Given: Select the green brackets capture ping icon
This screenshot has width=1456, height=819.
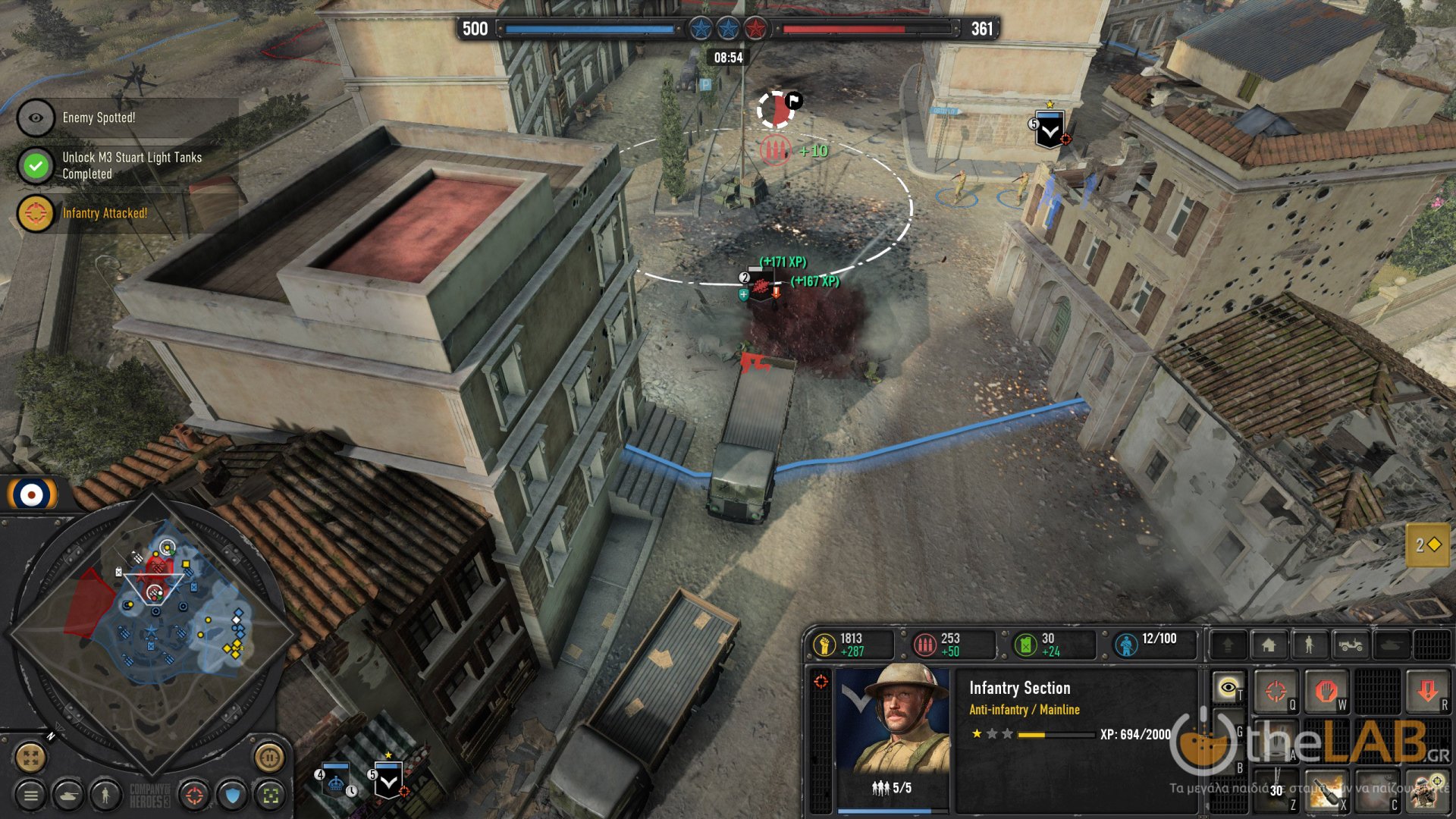Looking at the screenshot, I should click(x=271, y=796).
